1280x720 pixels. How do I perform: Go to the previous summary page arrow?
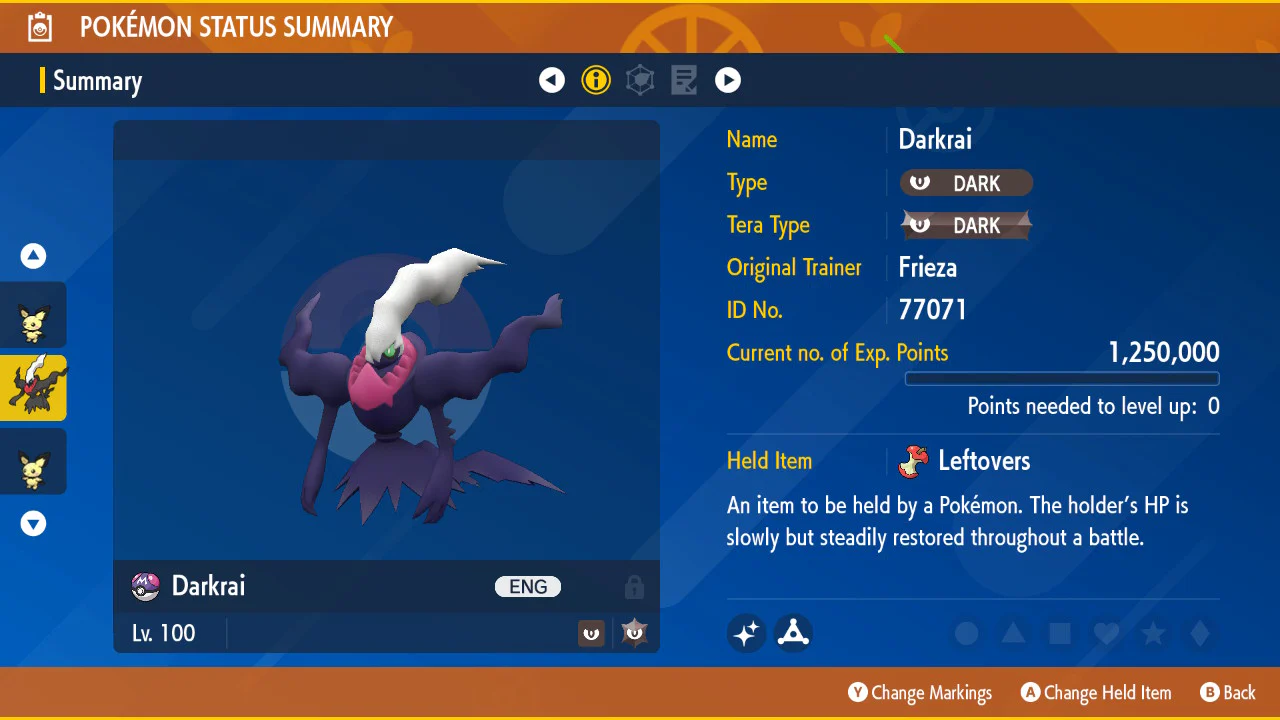552,80
